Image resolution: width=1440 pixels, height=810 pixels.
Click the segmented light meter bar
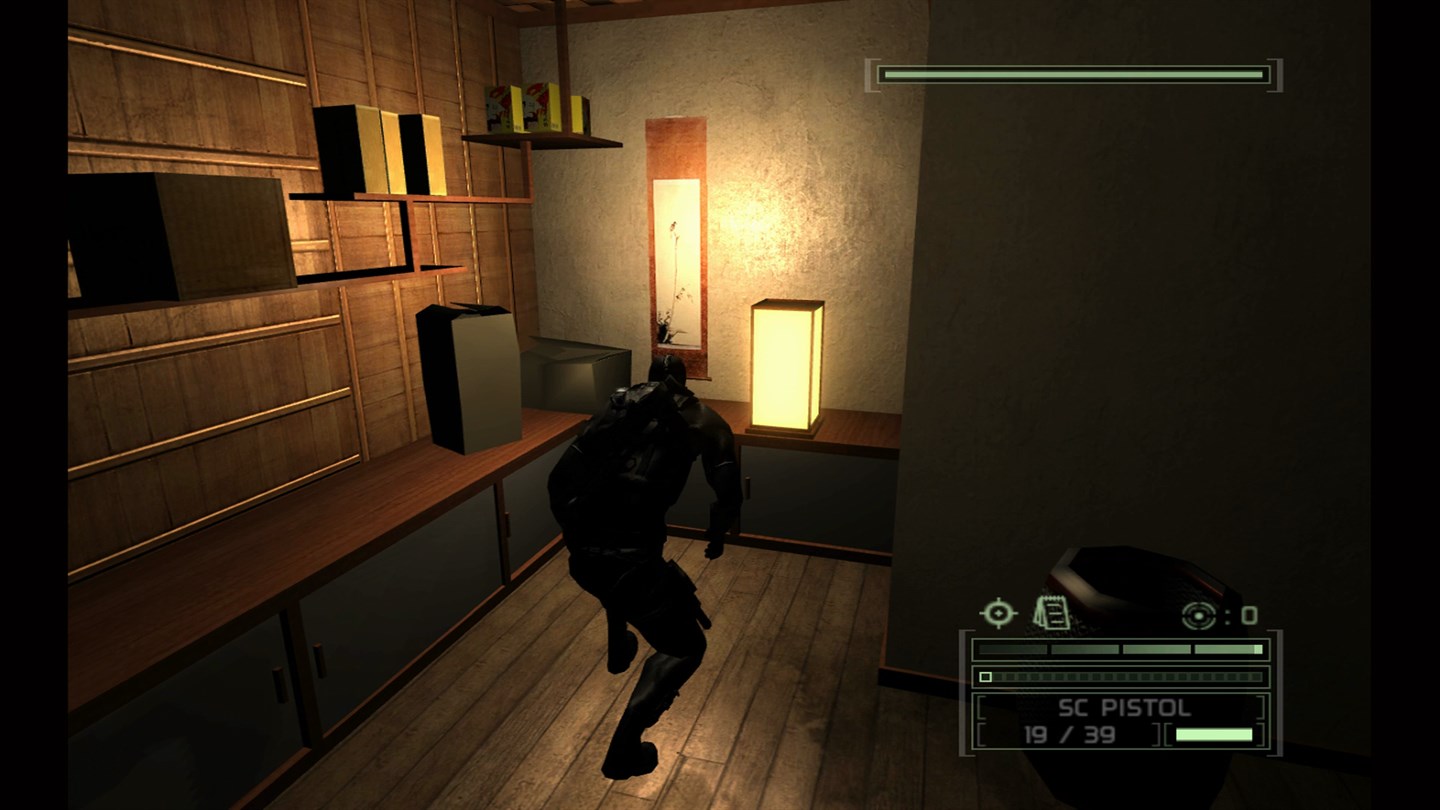tap(1120, 648)
